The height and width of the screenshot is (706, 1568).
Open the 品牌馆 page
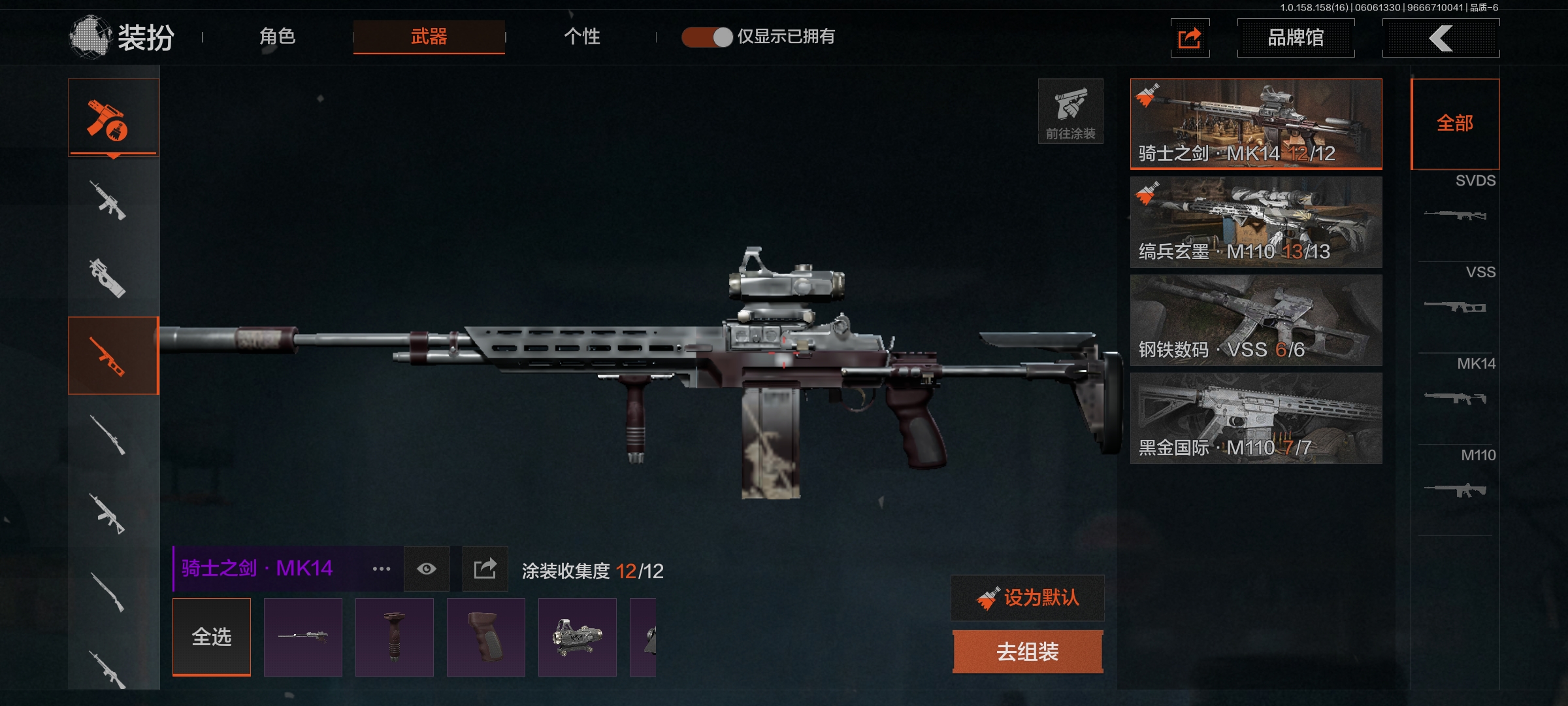coord(1296,38)
